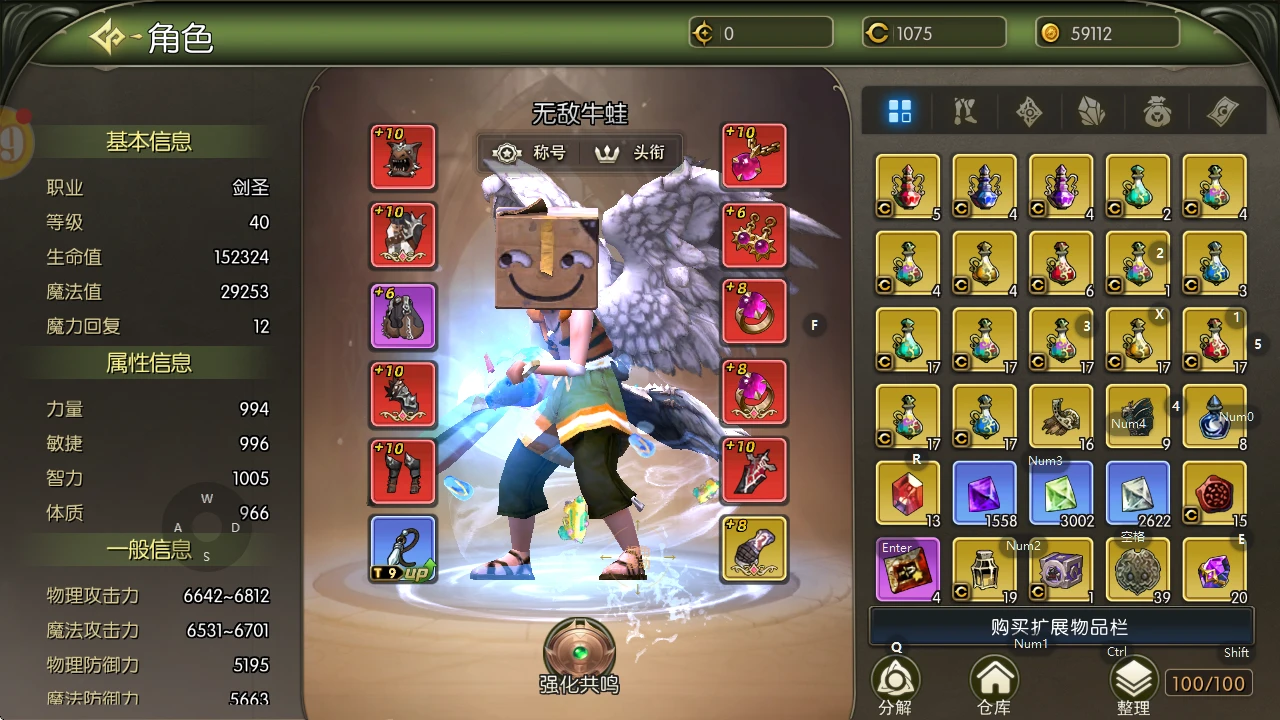
Task: Click 购买扩展物品栏 to expand inventory
Action: tap(1060, 627)
